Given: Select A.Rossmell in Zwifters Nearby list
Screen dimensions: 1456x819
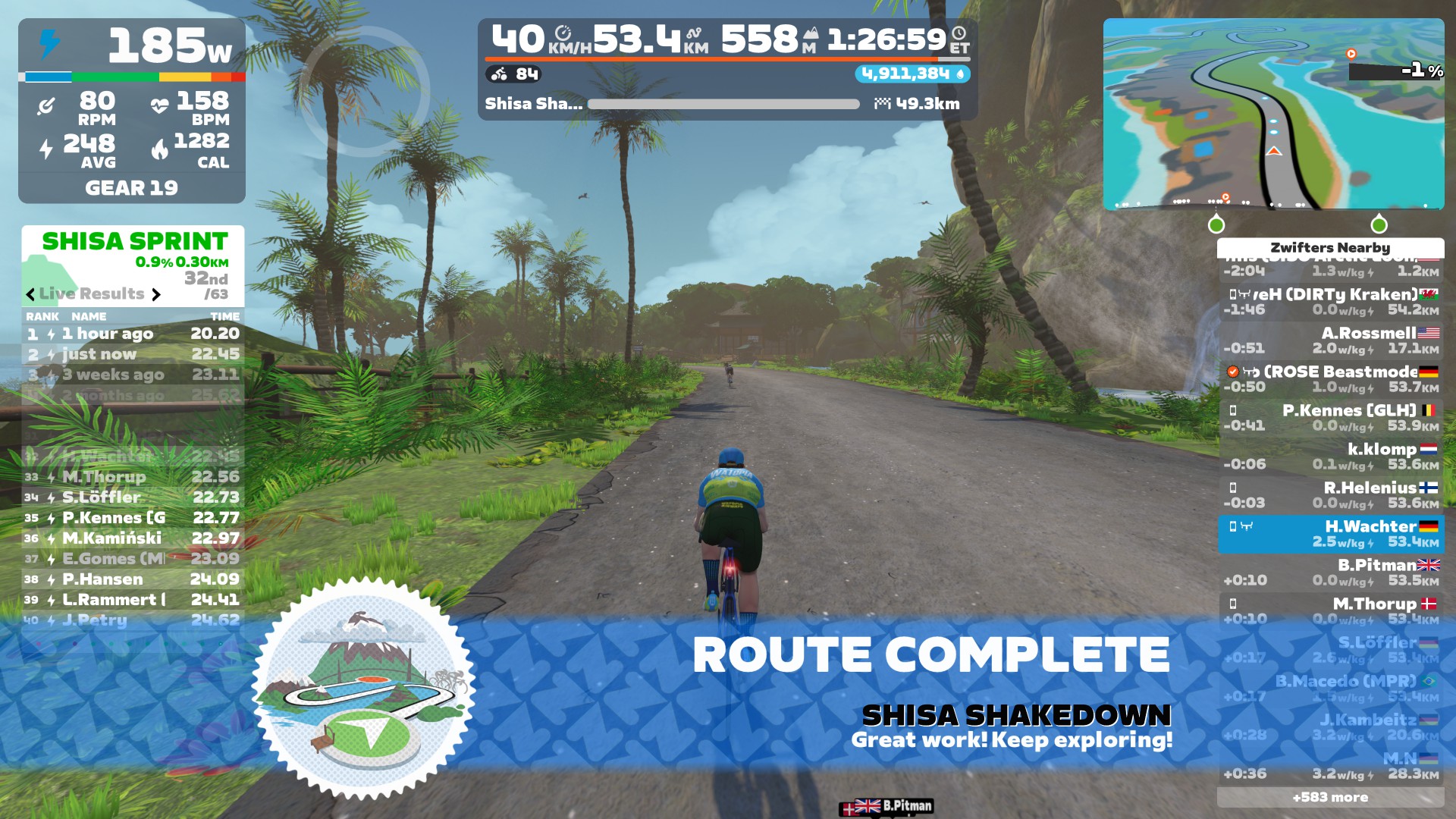Looking at the screenshot, I should 1330,340.
